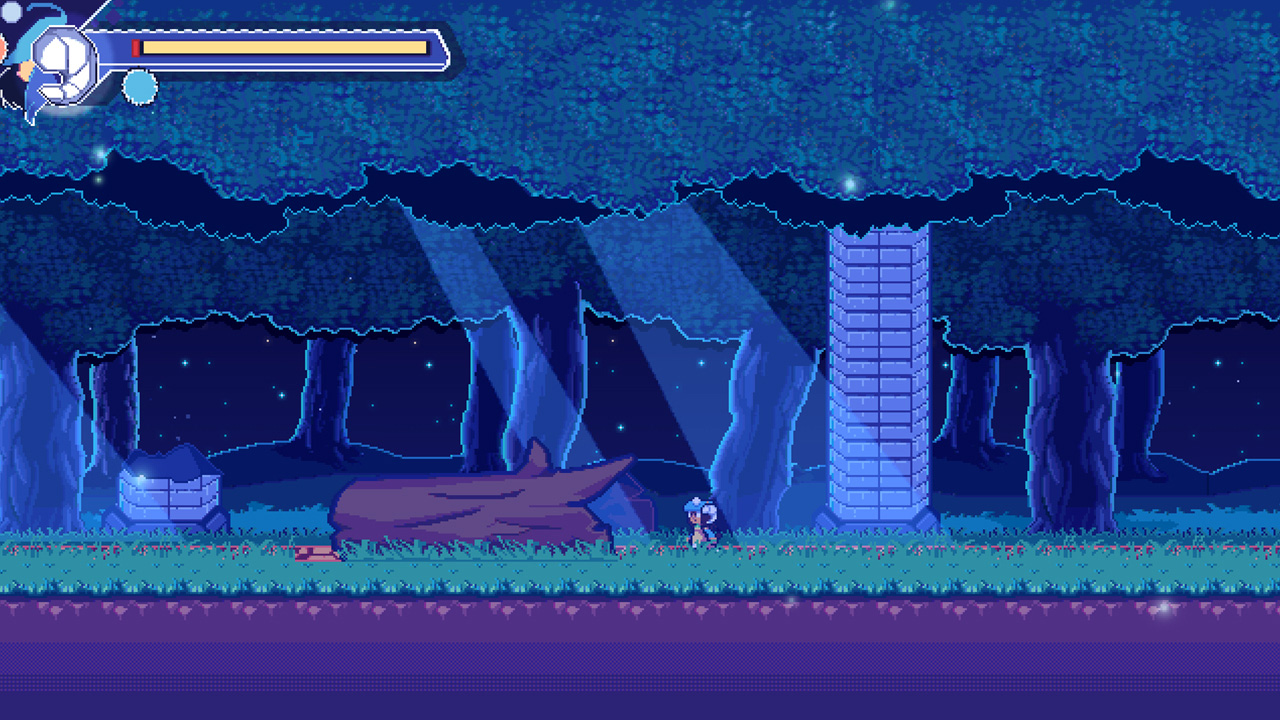
Task: Click the roof of the stone well
Action: [x=172, y=462]
